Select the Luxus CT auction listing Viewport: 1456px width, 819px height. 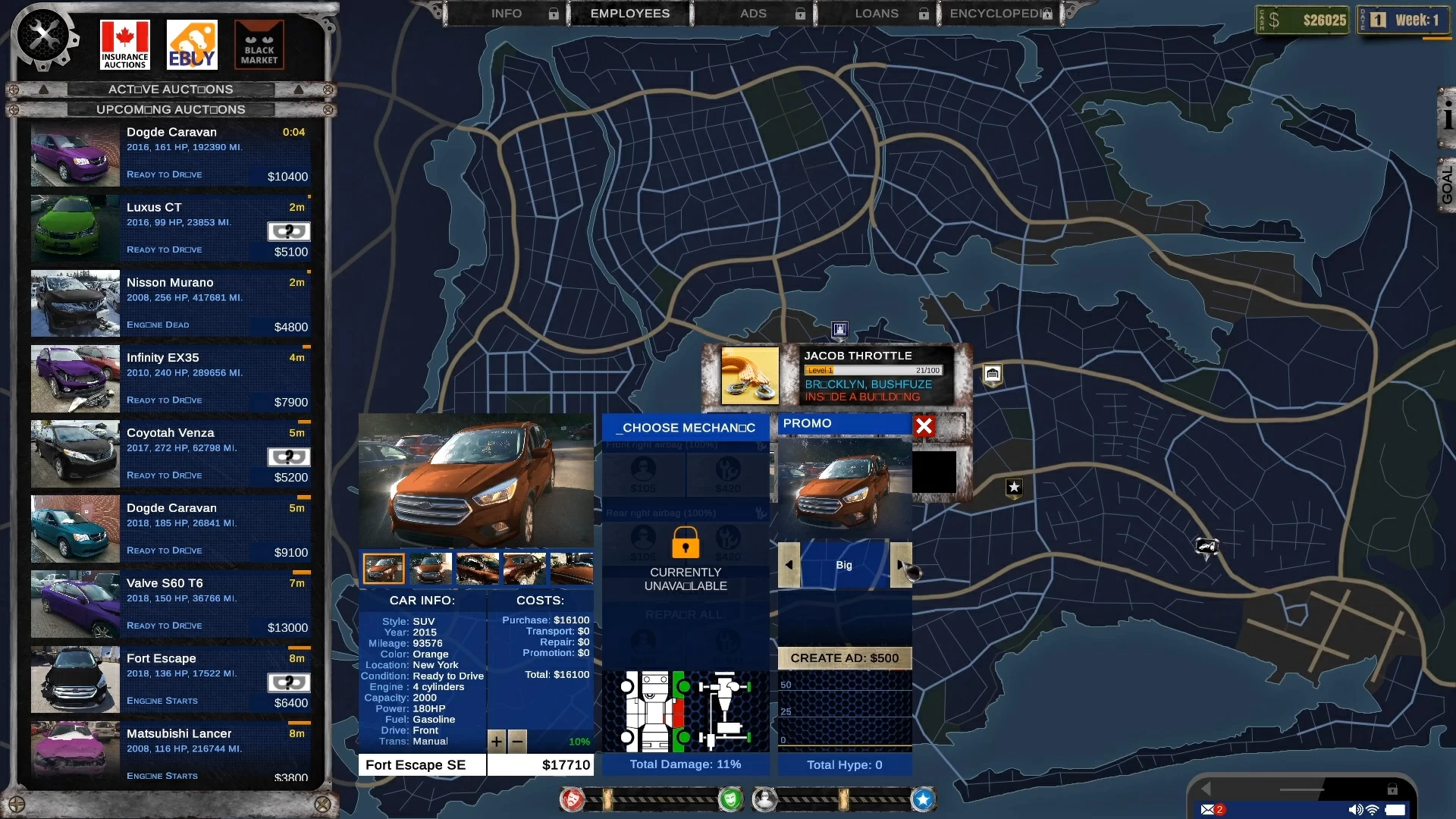pos(171,228)
